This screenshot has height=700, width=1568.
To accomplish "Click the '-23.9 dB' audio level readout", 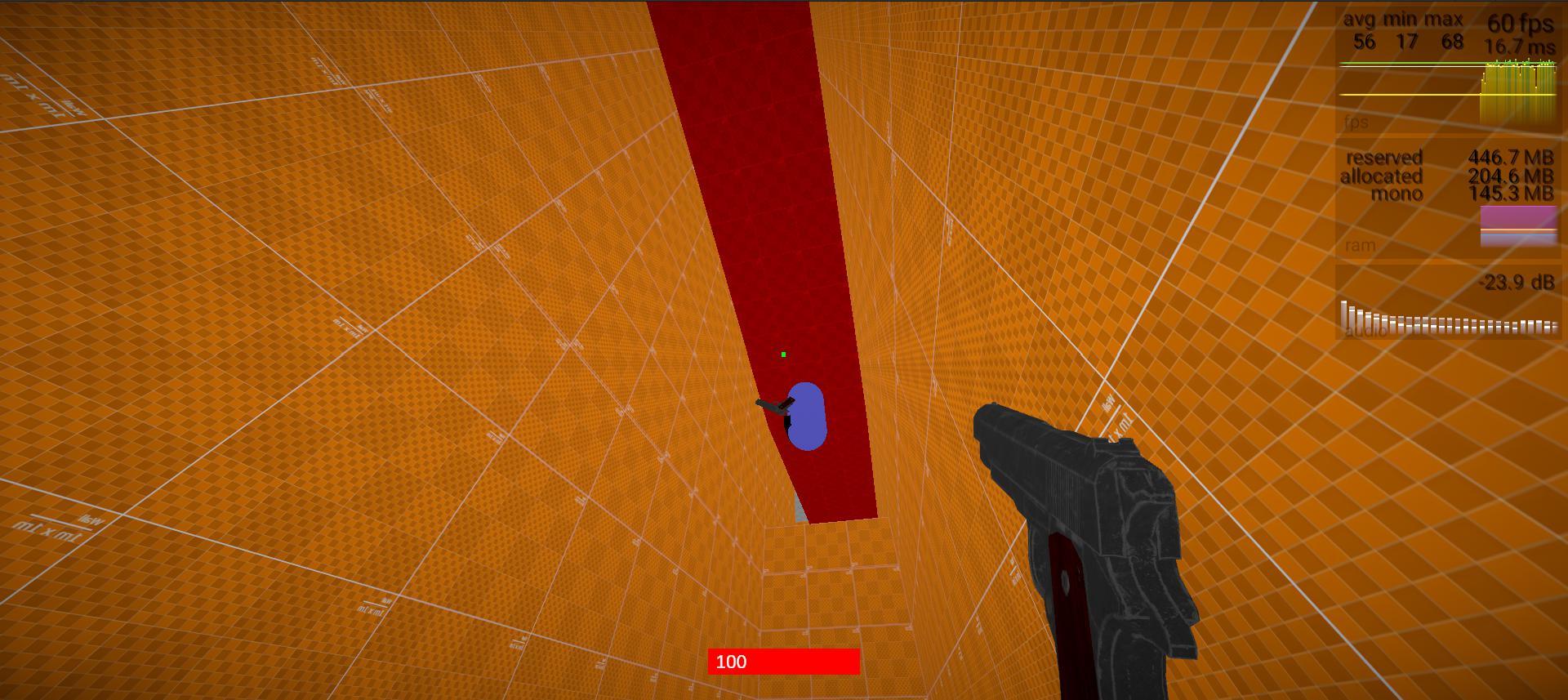I will tap(1519, 282).
